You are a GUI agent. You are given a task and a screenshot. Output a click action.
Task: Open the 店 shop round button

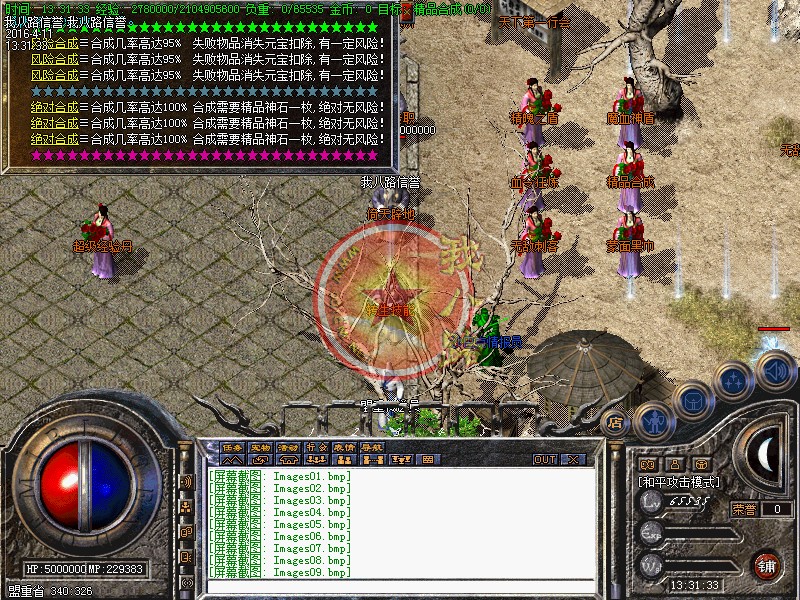616,423
